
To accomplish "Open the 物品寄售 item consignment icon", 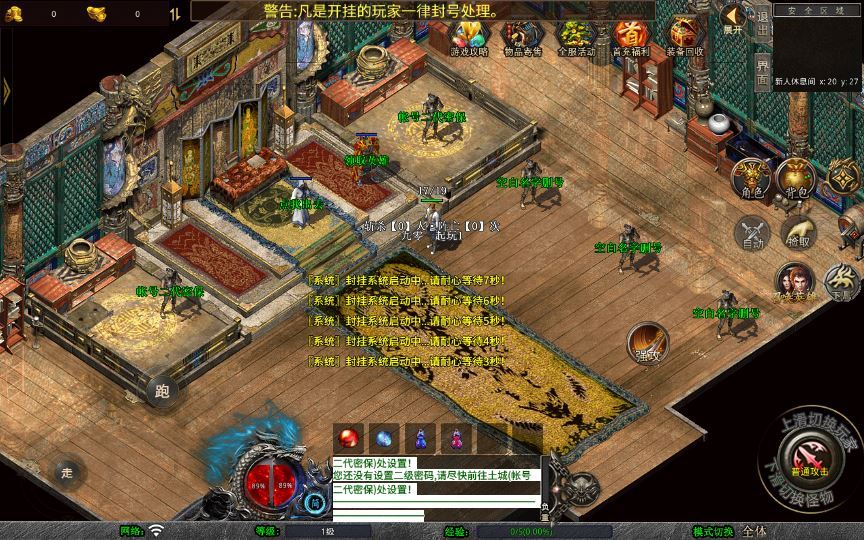I will click(522, 38).
